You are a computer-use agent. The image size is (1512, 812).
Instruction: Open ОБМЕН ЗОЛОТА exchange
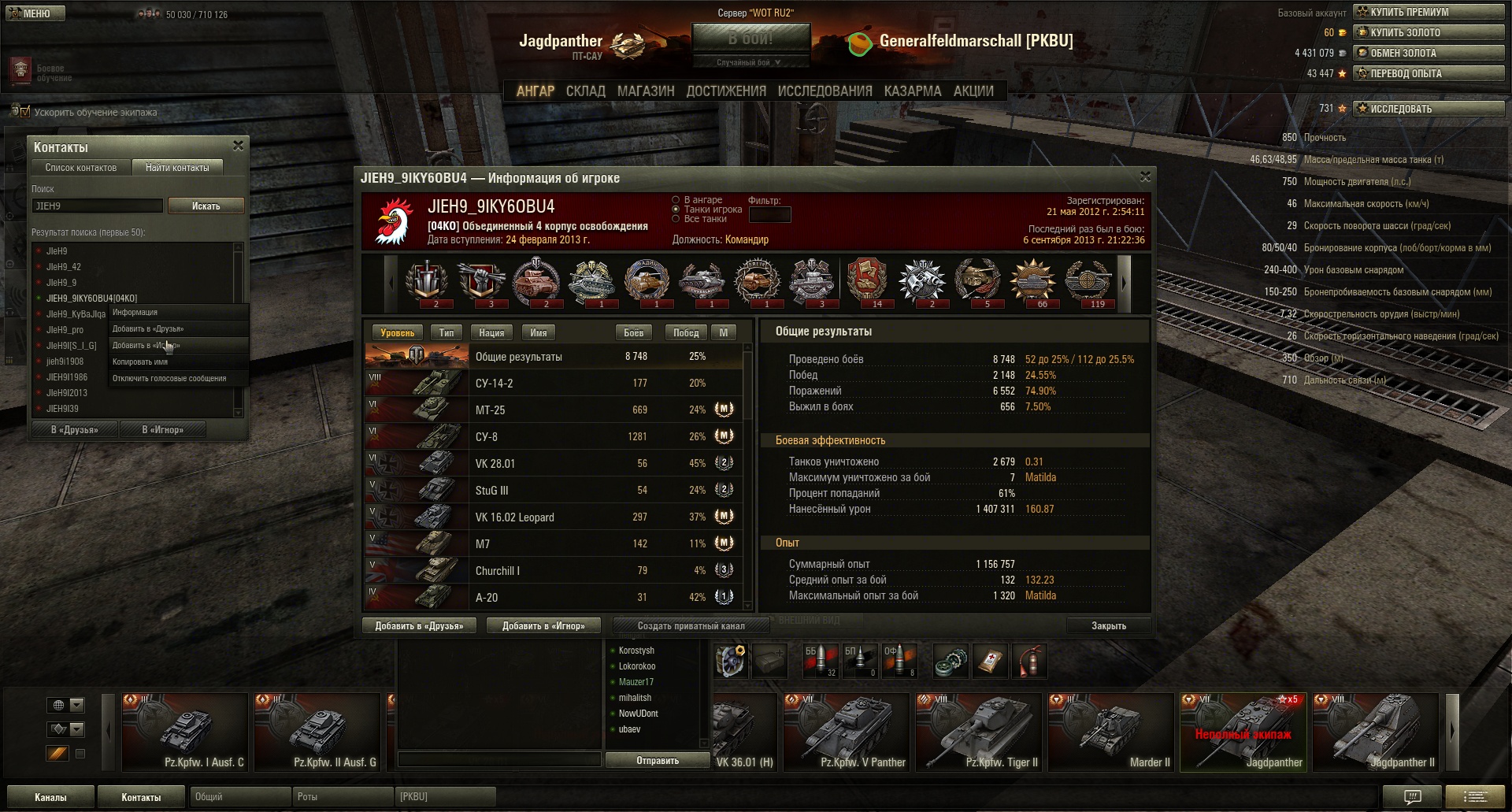click(1428, 53)
